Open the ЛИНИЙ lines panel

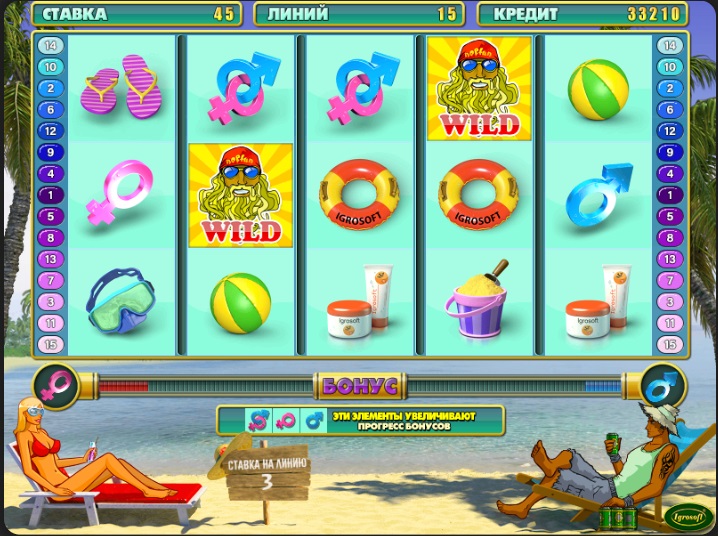pyautogui.click(x=359, y=14)
